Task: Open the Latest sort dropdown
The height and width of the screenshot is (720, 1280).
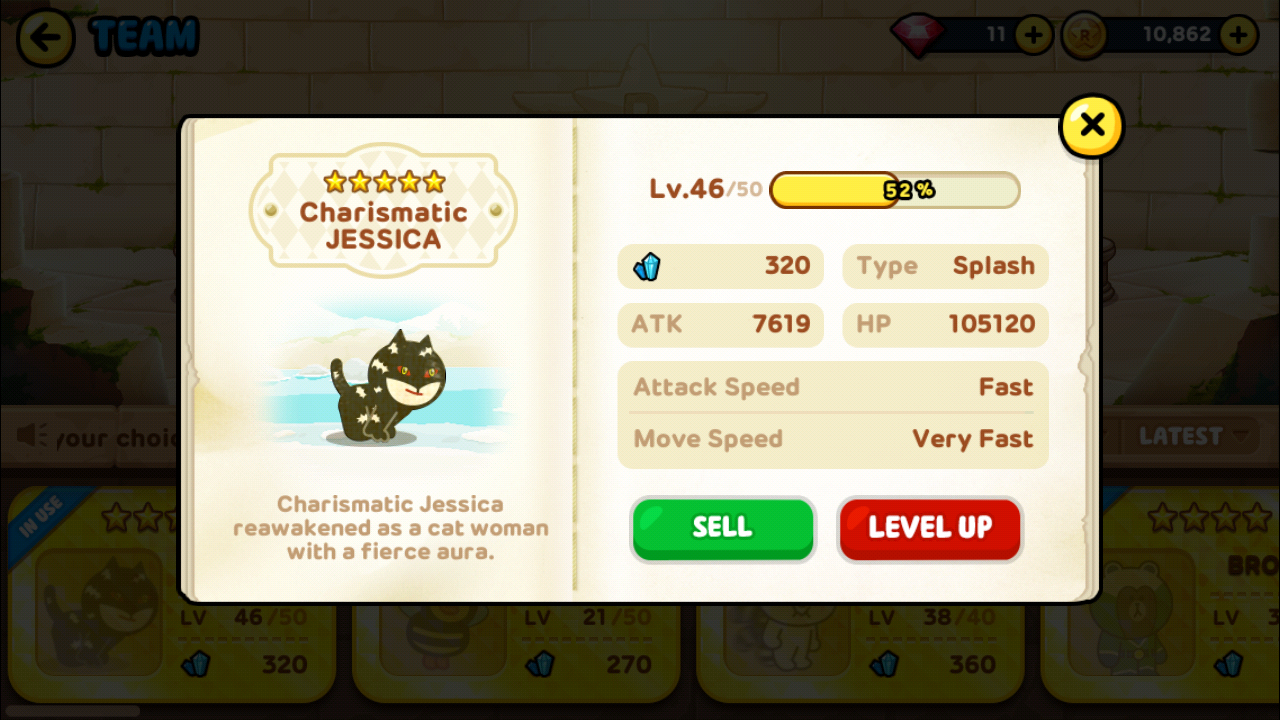Action: coord(1195,436)
